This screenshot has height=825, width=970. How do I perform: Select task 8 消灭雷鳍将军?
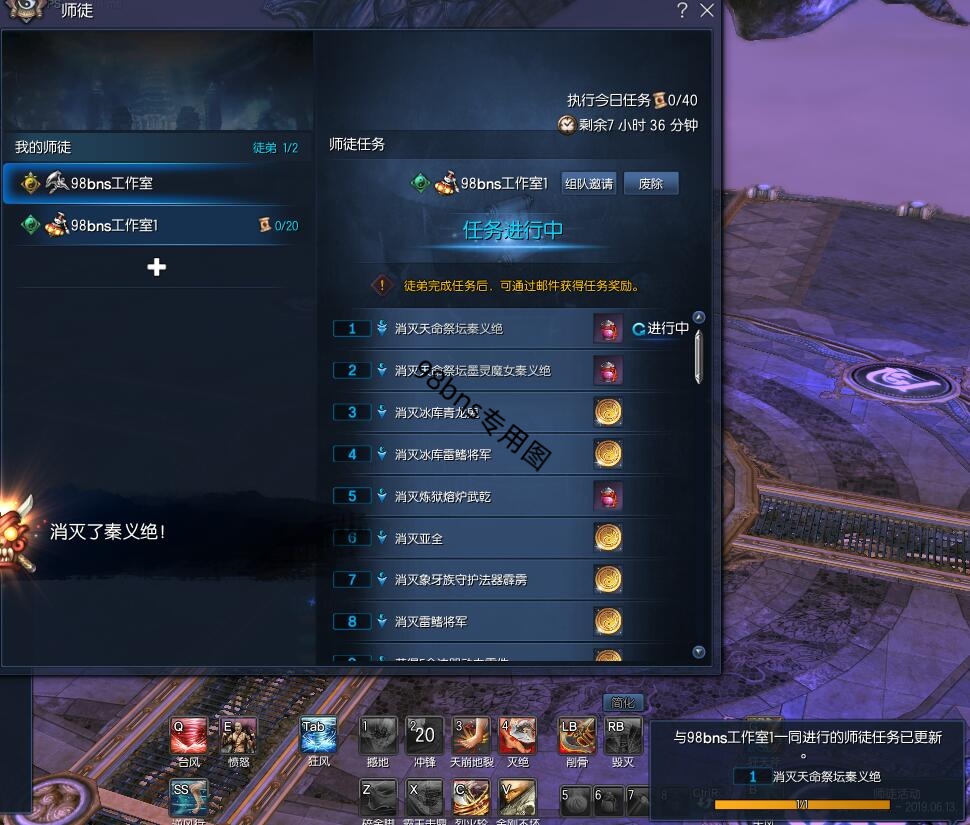coord(430,622)
